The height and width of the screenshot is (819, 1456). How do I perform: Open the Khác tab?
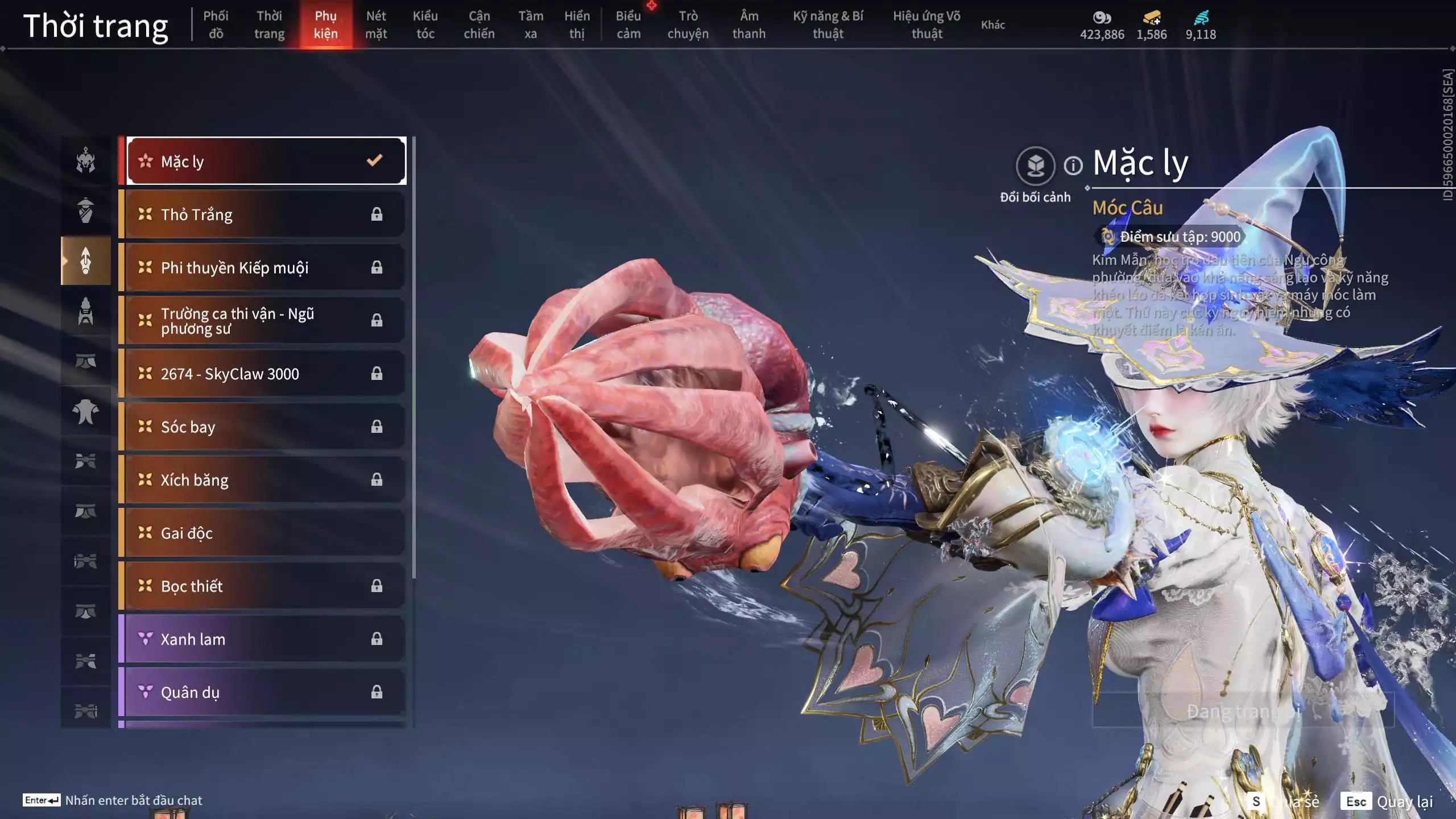click(992, 25)
